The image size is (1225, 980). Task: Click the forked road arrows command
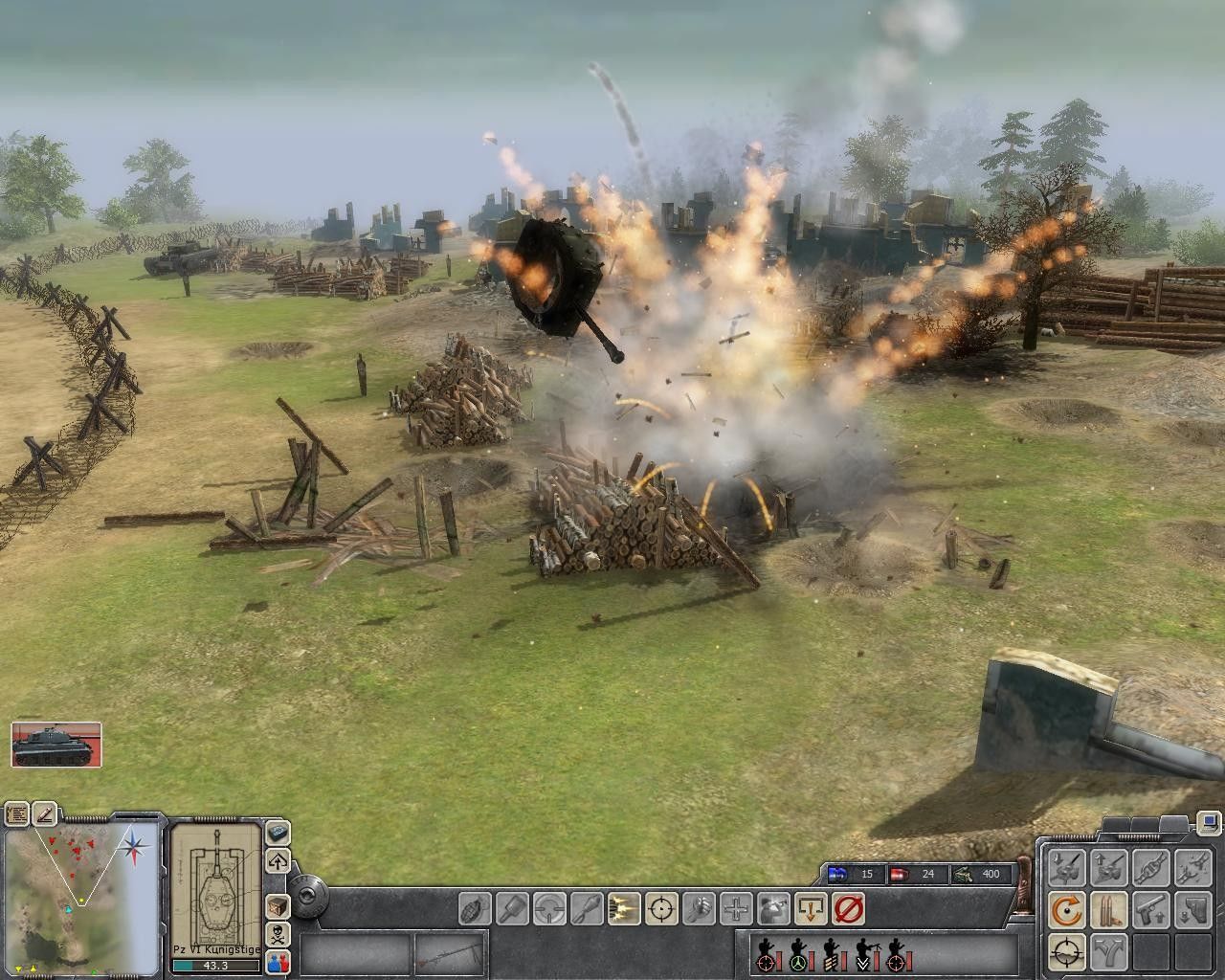click(x=1108, y=951)
